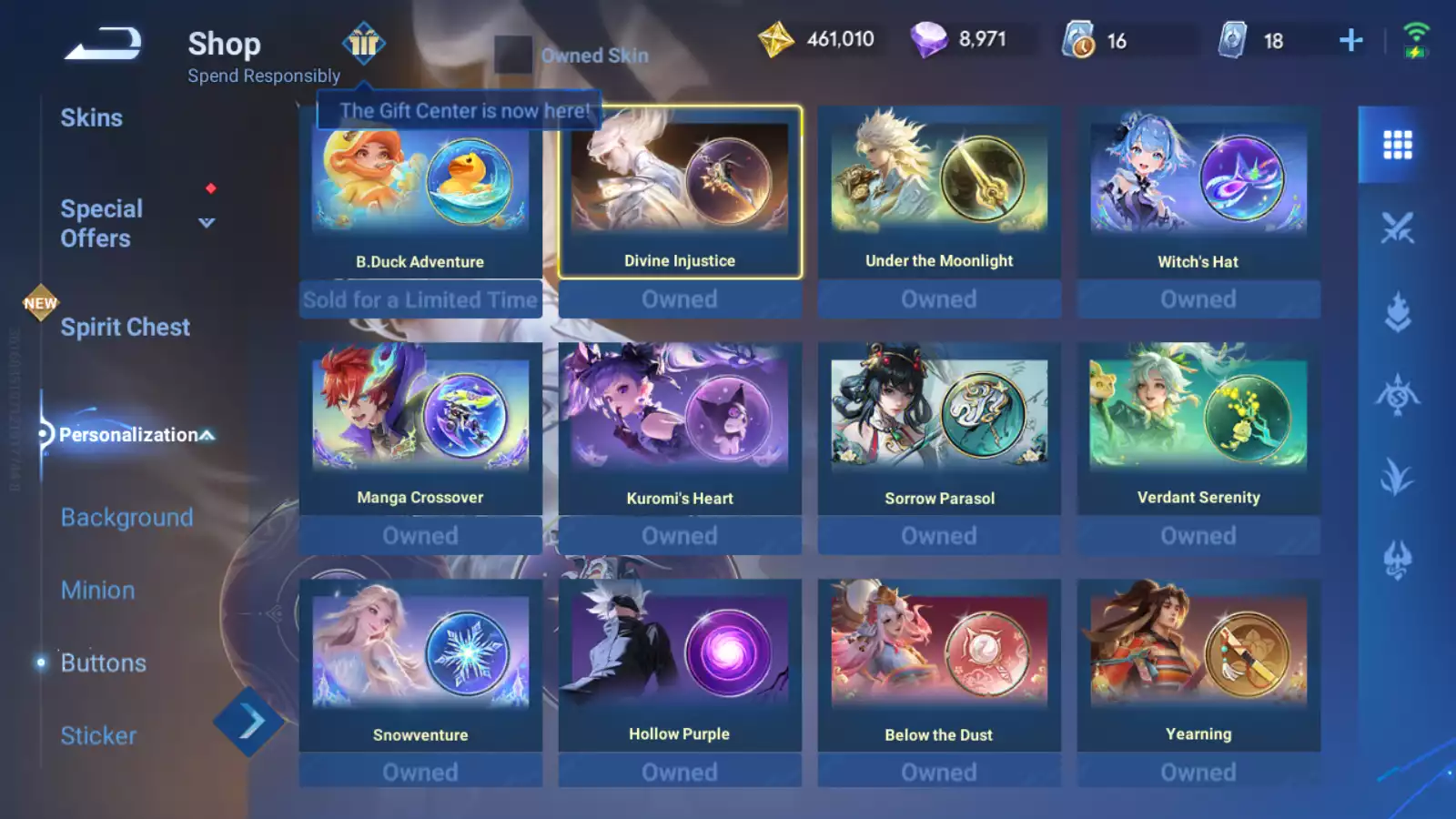Switch to the Spirit Chest section

coord(125,328)
